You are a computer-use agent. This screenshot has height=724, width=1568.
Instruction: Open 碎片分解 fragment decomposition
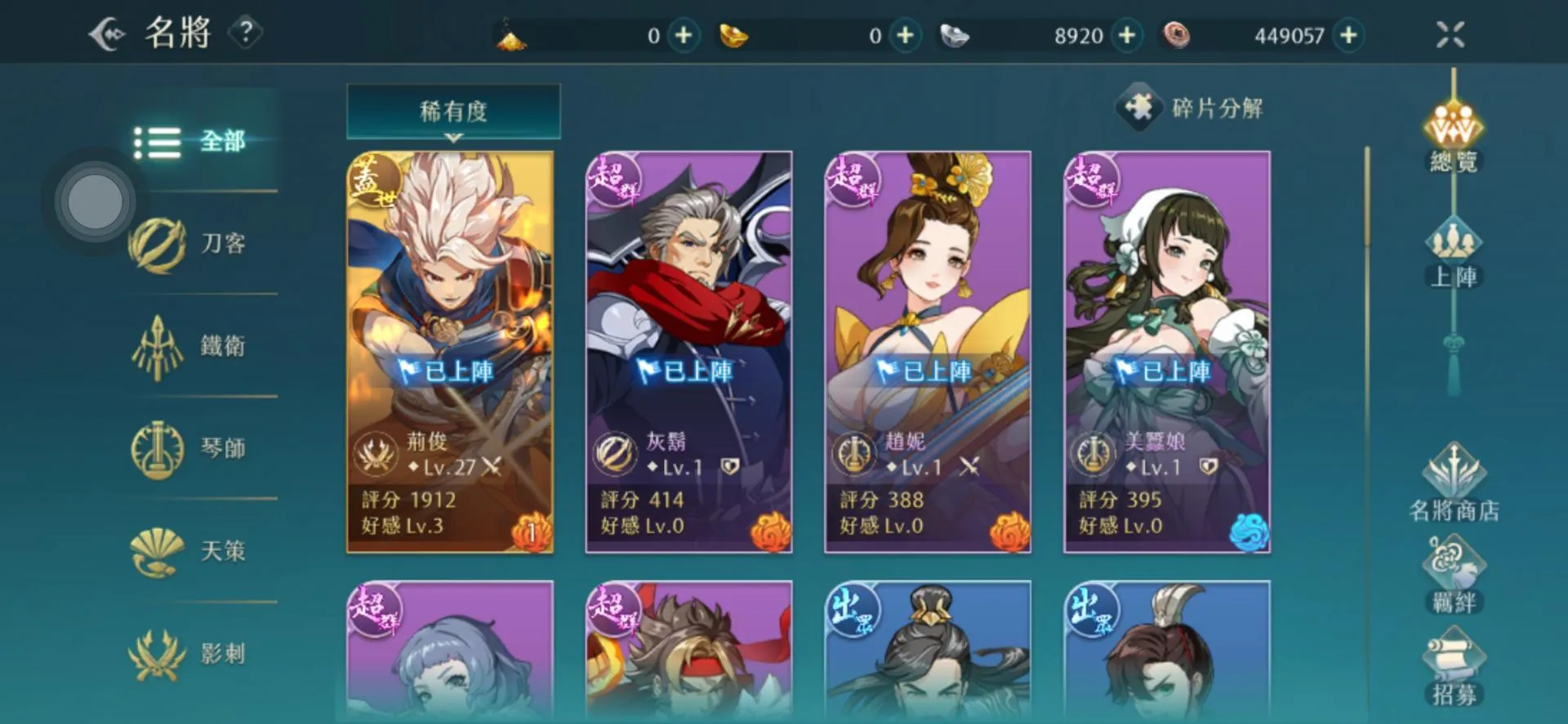coord(1192,108)
